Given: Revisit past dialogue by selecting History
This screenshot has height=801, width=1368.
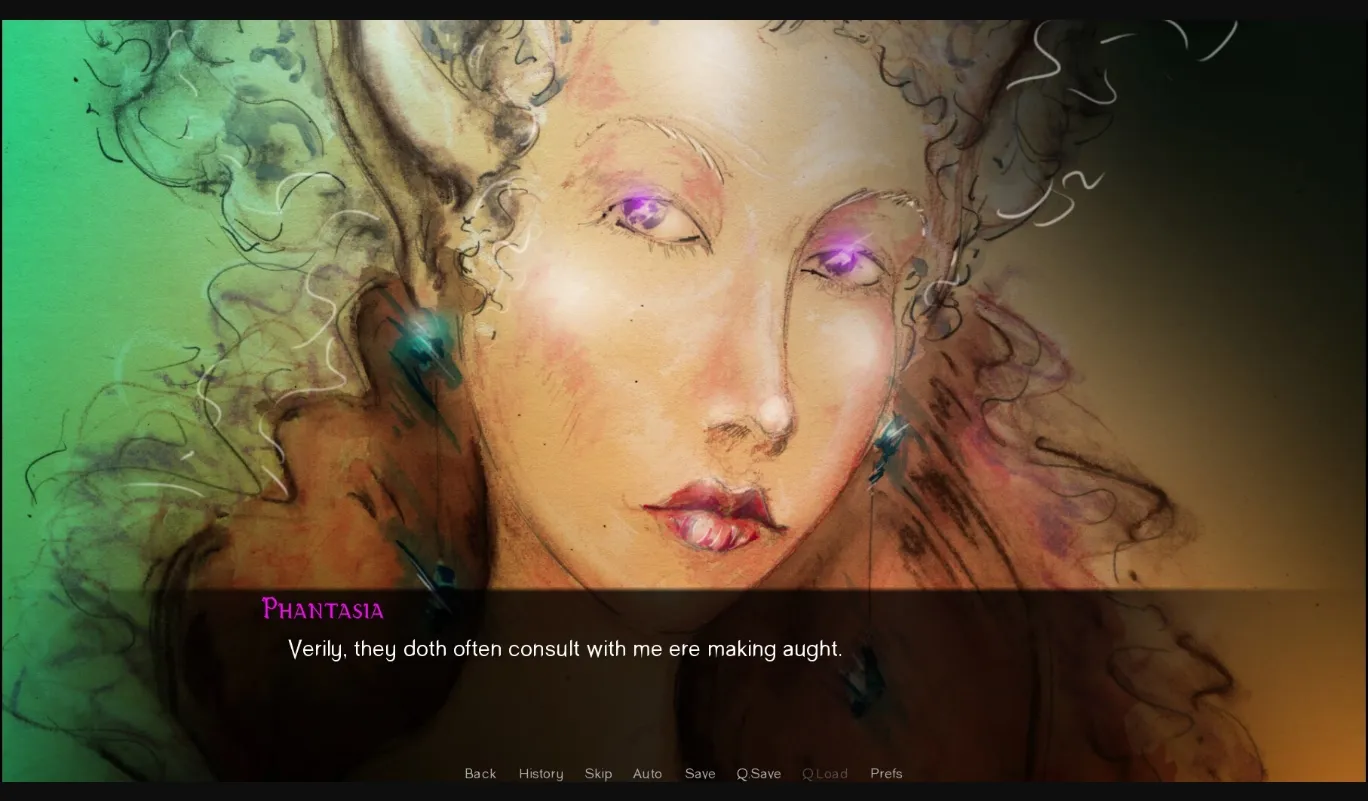Looking at the screenshot, I should 540,773.
